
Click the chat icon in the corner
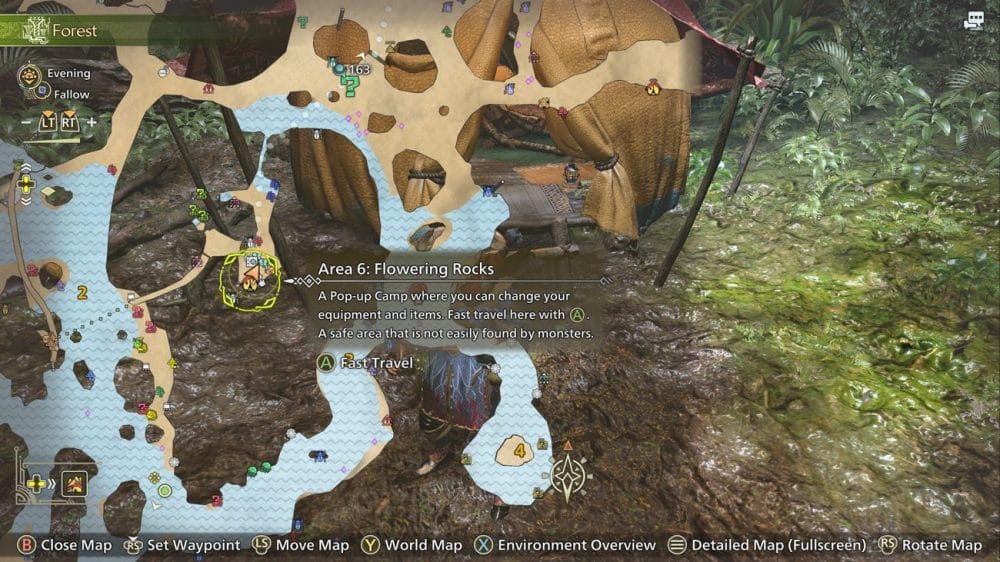(x=974, y=21)
